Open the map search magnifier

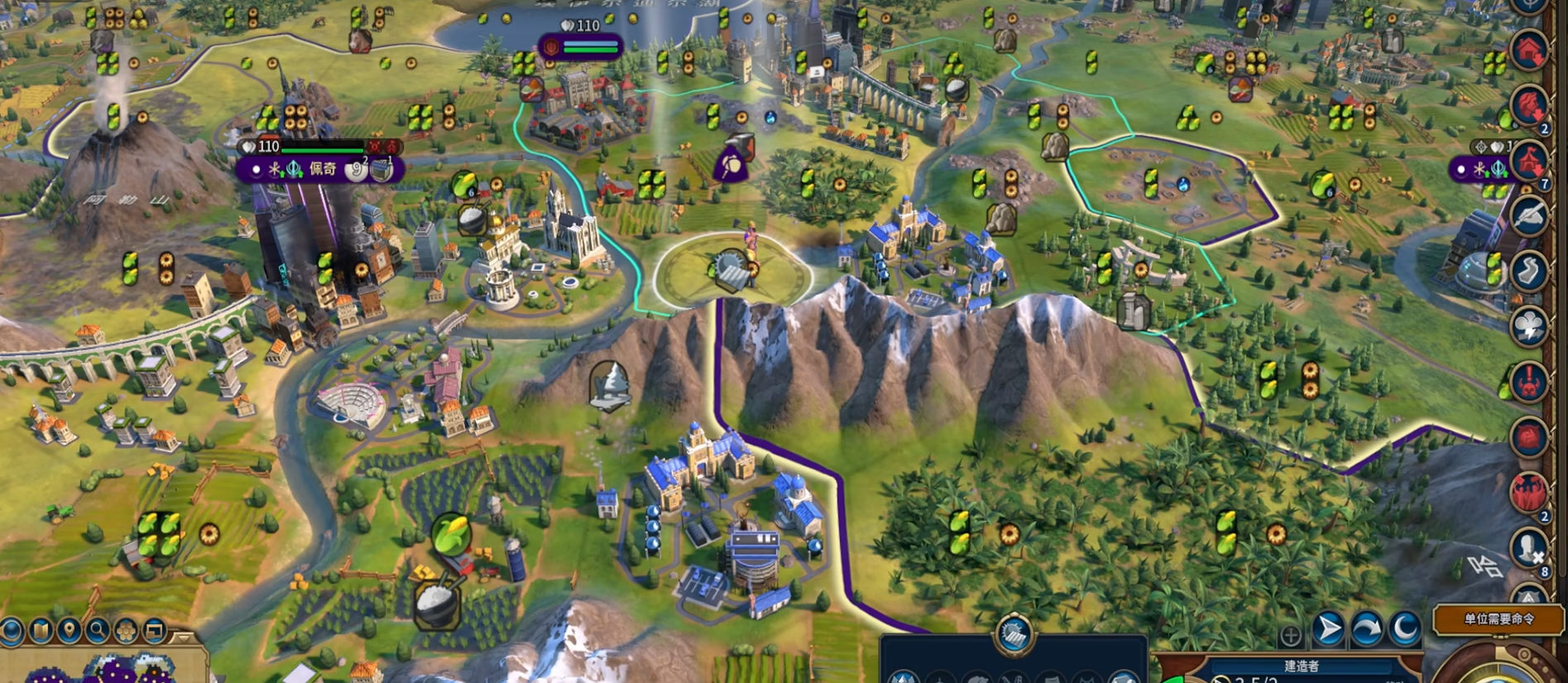98,632
